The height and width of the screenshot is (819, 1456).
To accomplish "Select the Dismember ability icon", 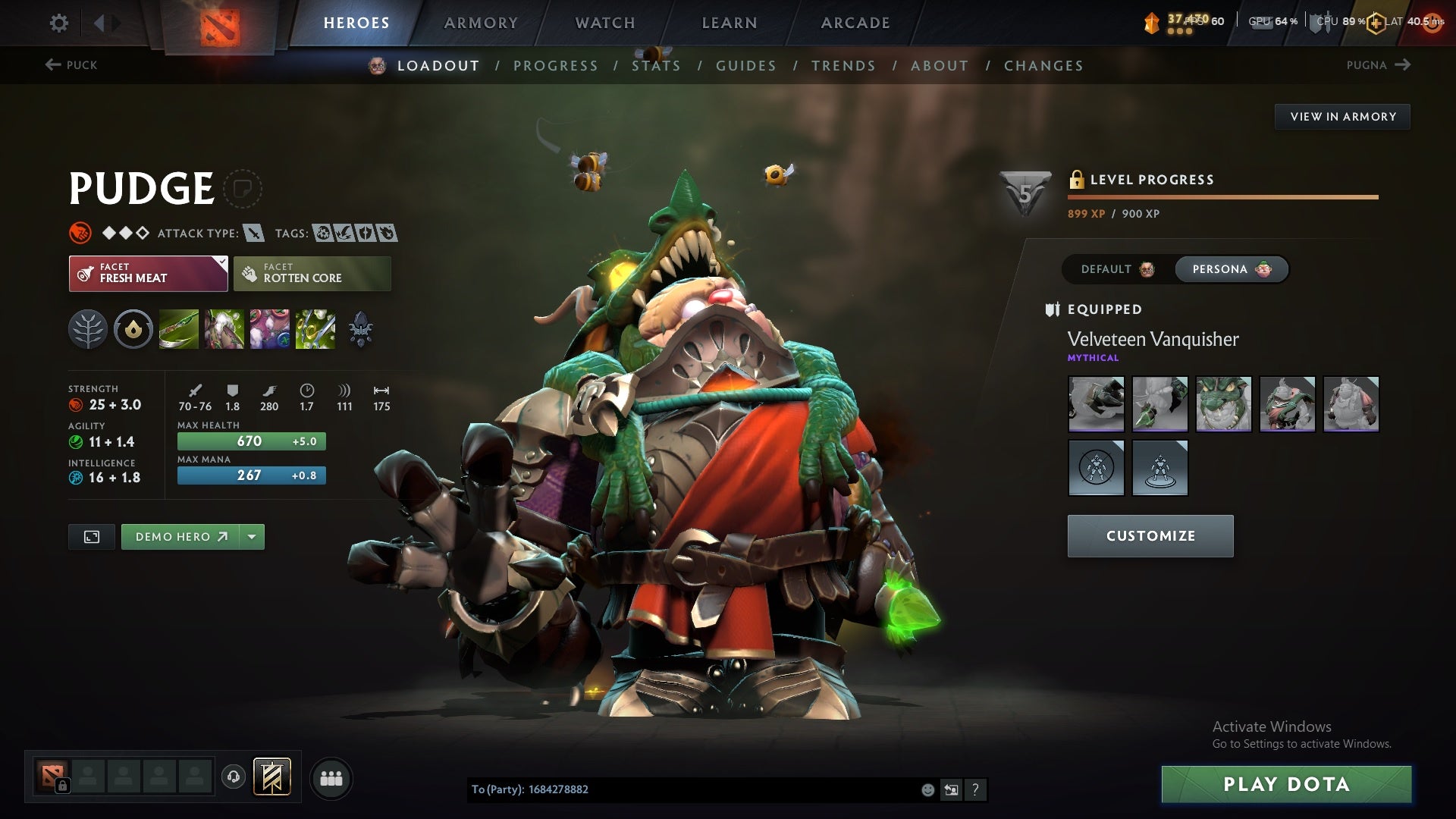I will pos(316,328).
